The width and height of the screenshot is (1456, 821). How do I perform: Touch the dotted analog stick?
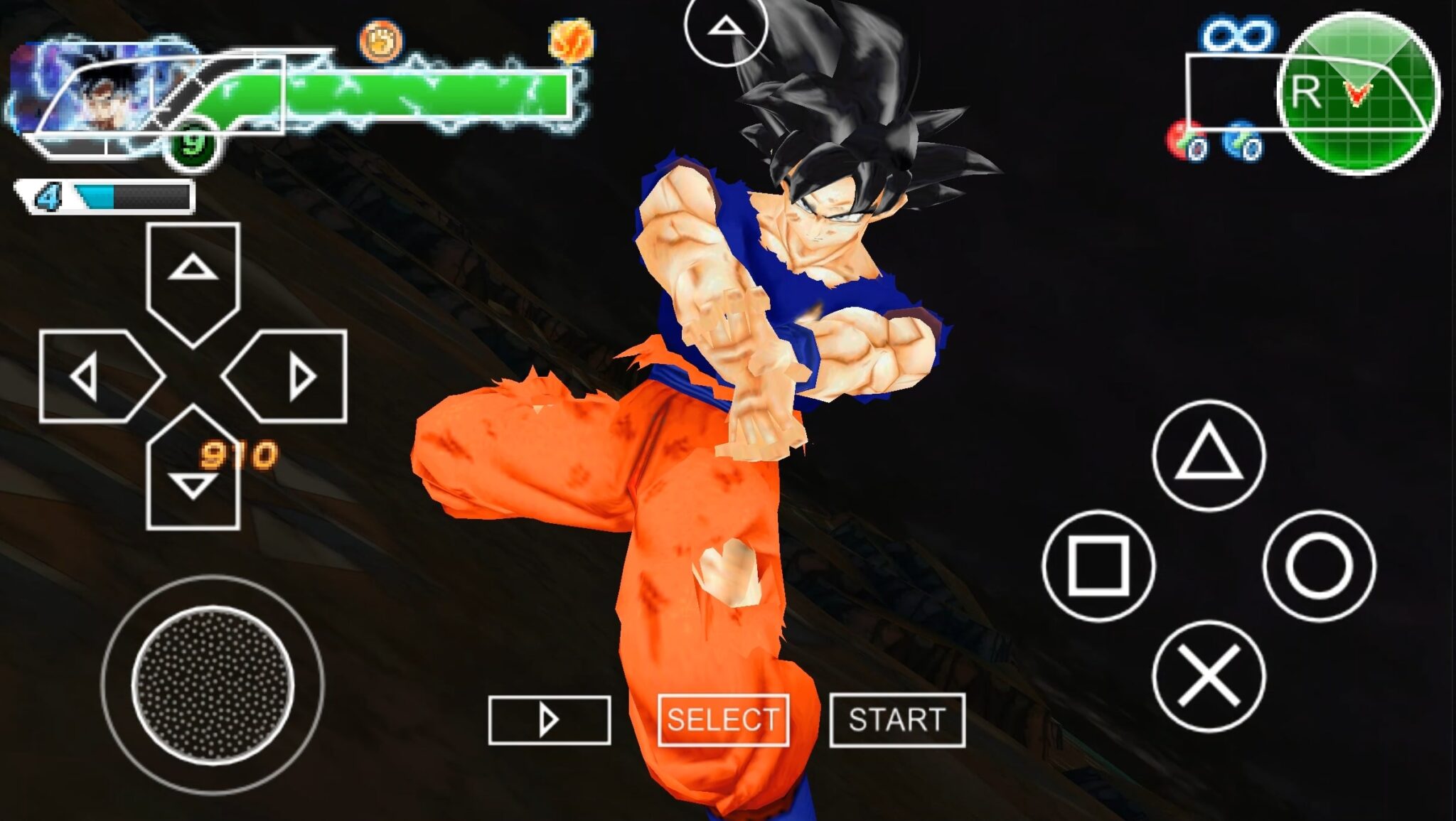pyautogui.click(x=213, y=685)
